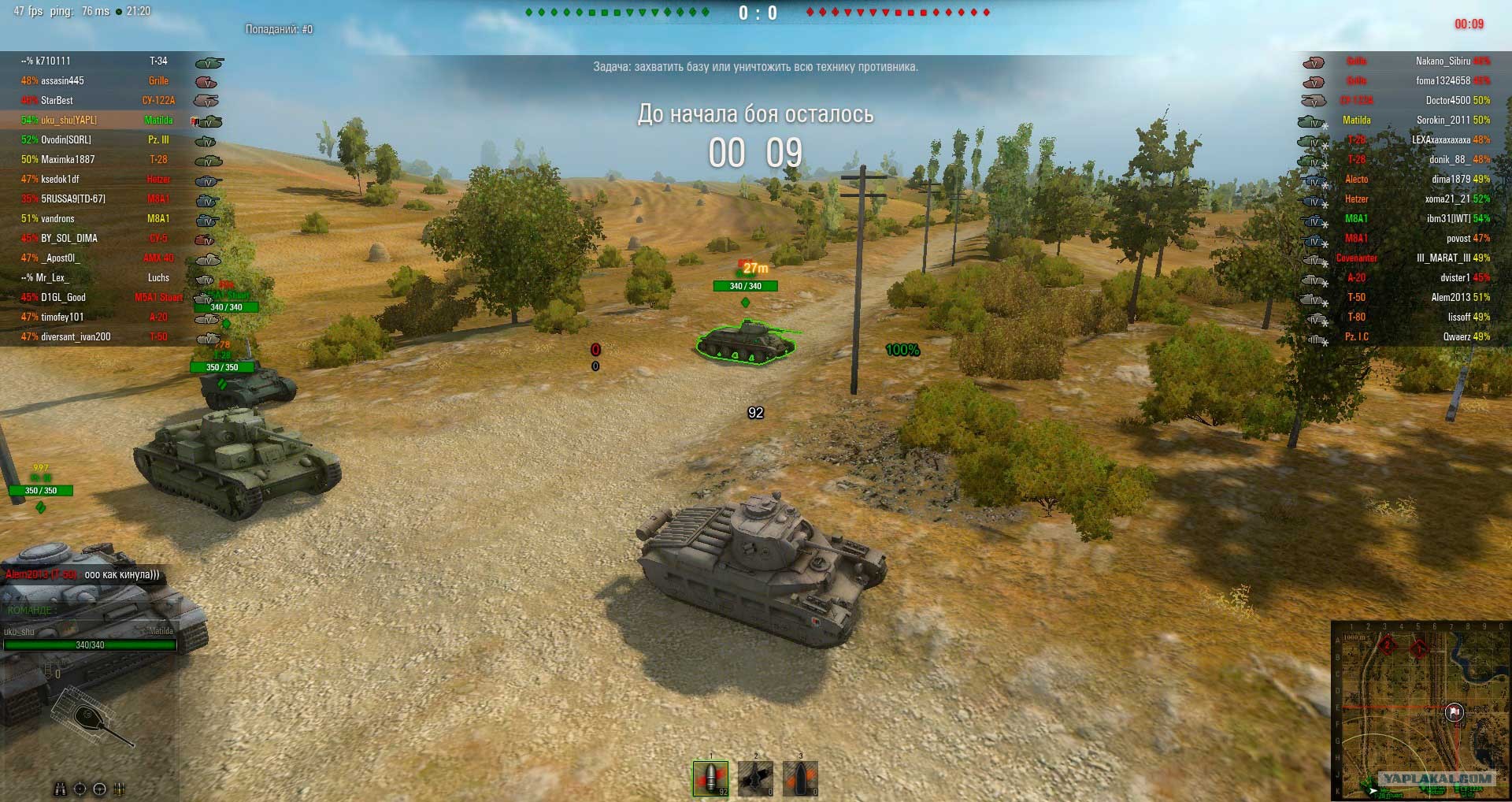Select enemy Qwaerz with the Pz. I C

click(1456, 336)
